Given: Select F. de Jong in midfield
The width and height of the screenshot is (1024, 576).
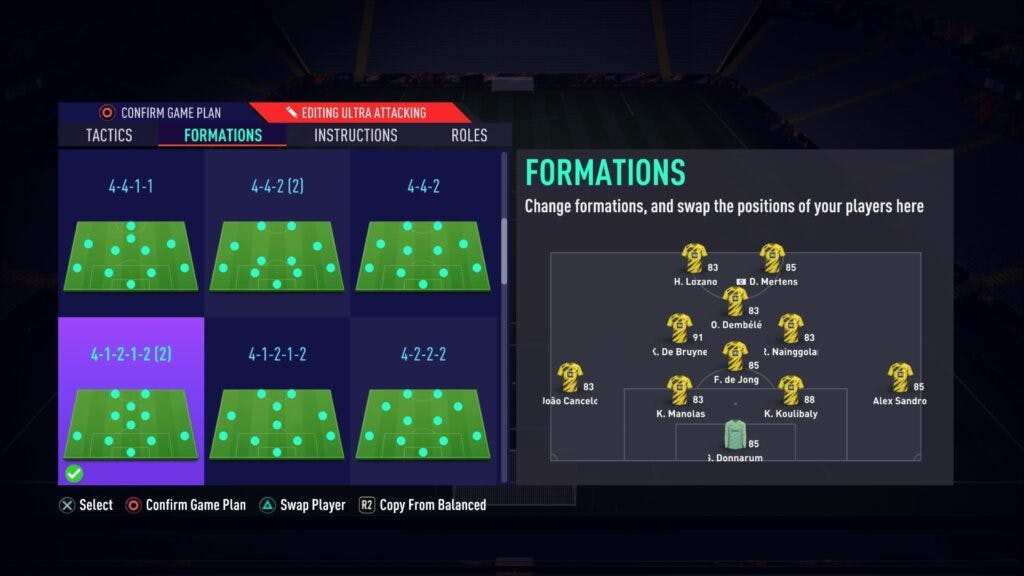Looking at the screenshot, I should (x=735, y=356).
